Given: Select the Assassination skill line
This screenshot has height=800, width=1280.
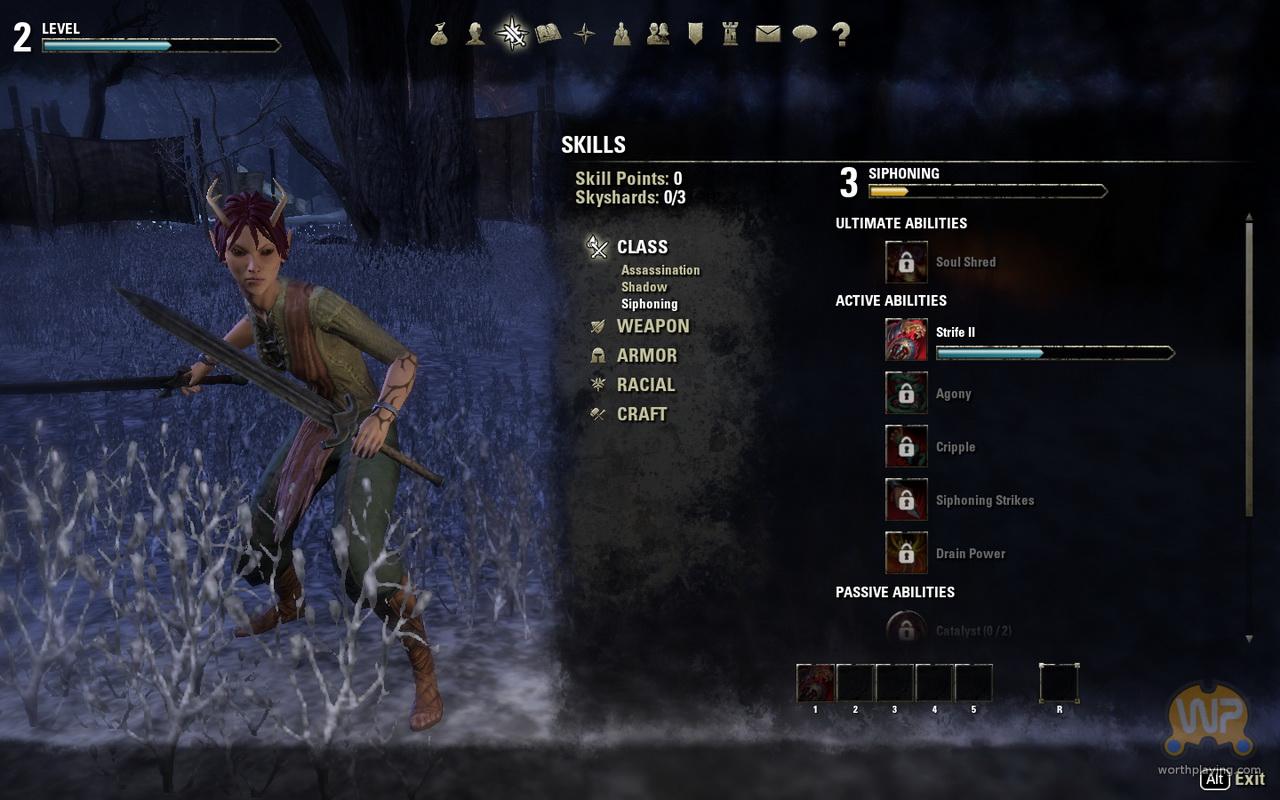Looking at the screenshot, I should point(660,270).
